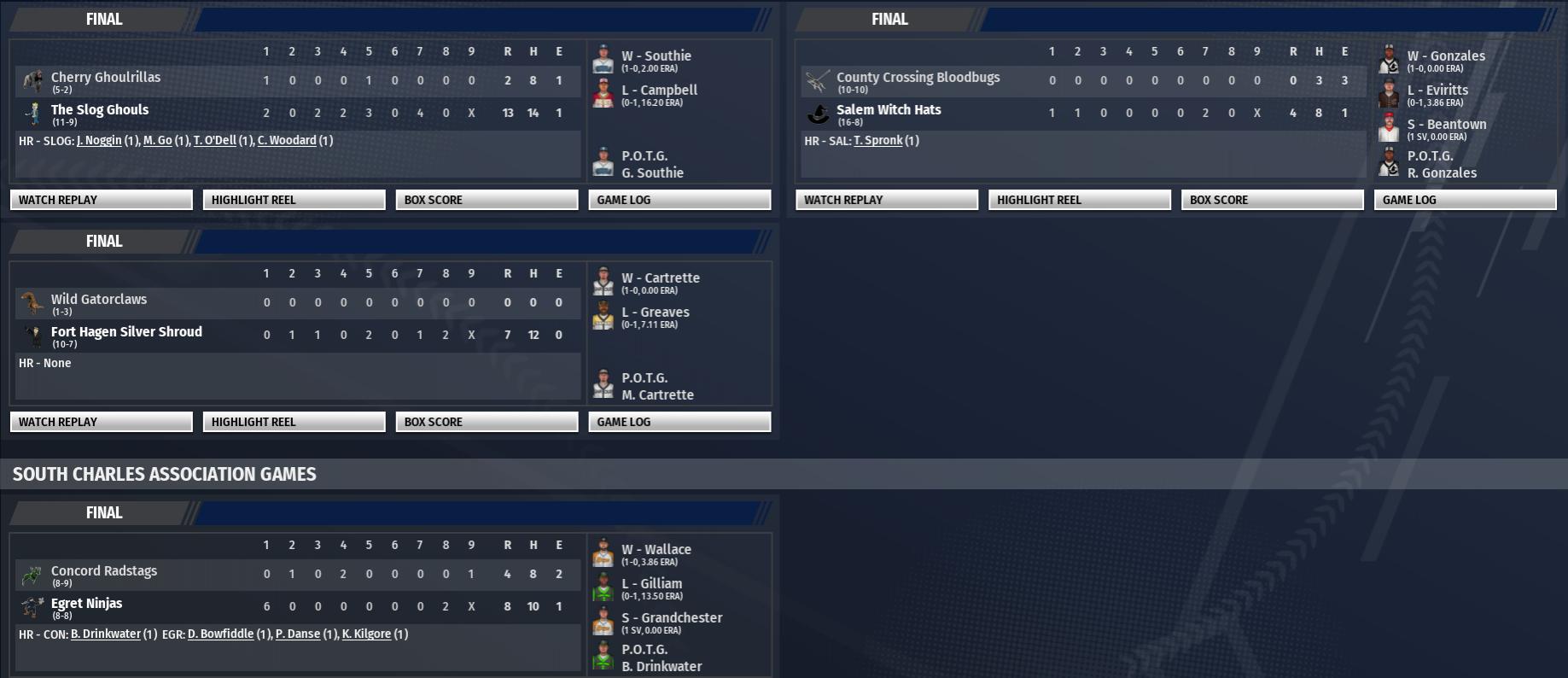Open highlight reel for Wild Gatorclaws game
Viewport: 1568px width, 678px height.
click(x=294, y=422)
